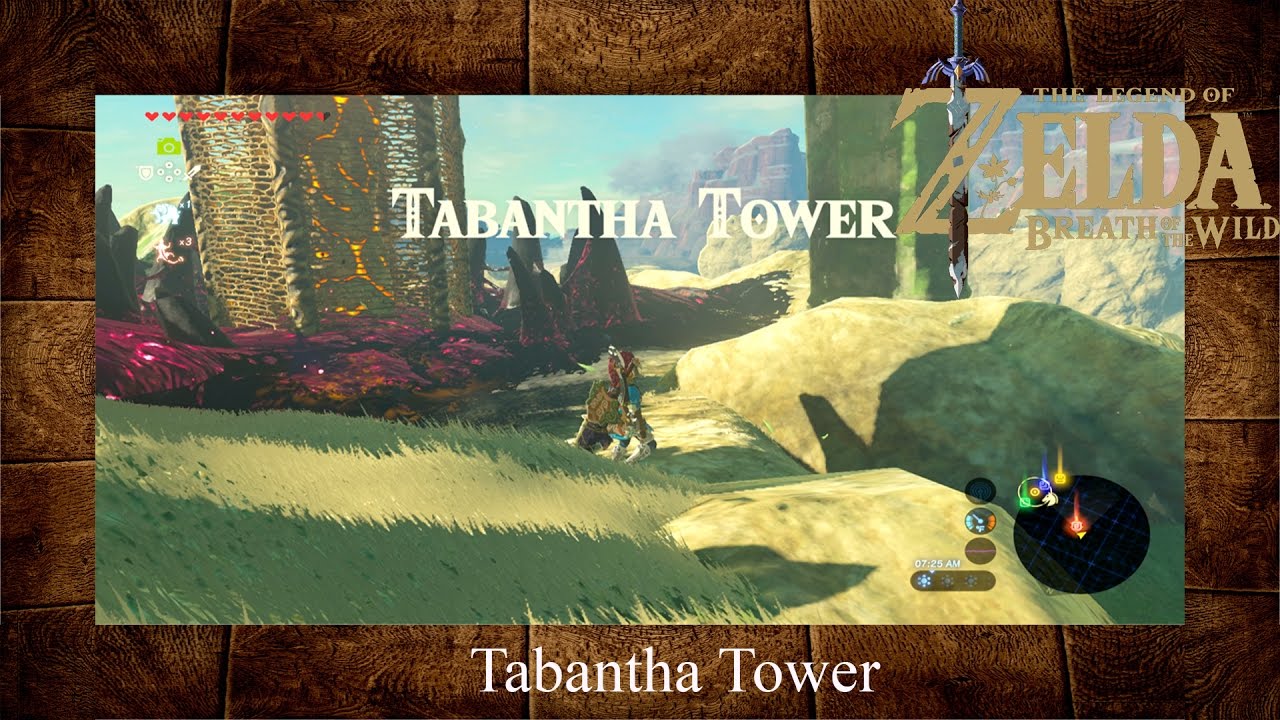
Task: Select the horse head icon on the minimap
Action: (1049, 499)
